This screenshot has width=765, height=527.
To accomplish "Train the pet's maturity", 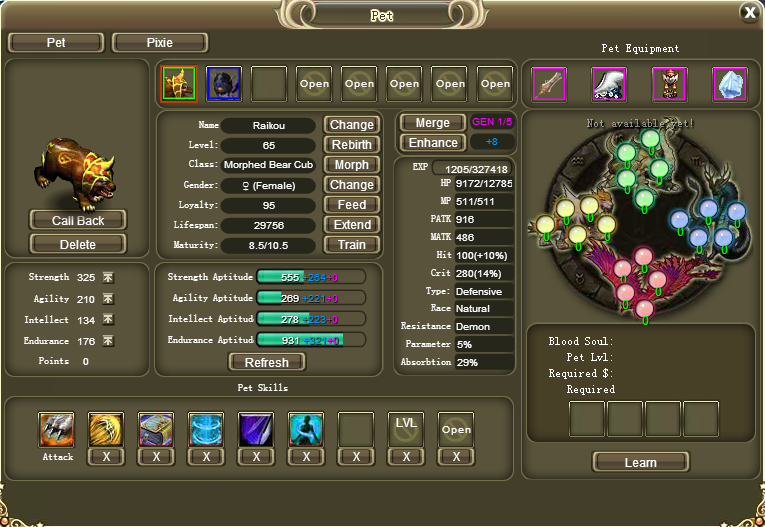I will (351, 245).
